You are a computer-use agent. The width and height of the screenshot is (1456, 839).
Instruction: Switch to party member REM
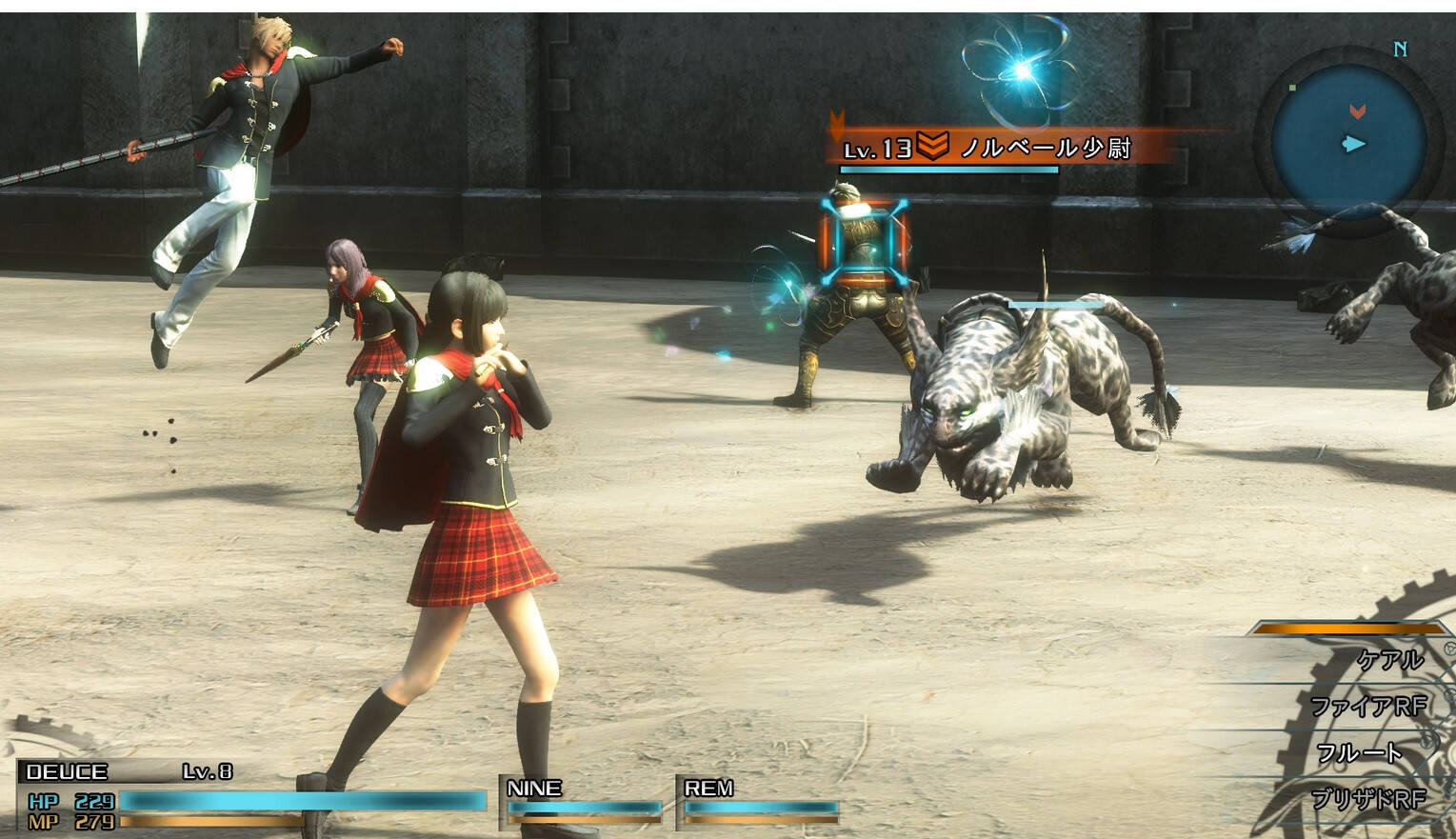[x=759, y=800]
